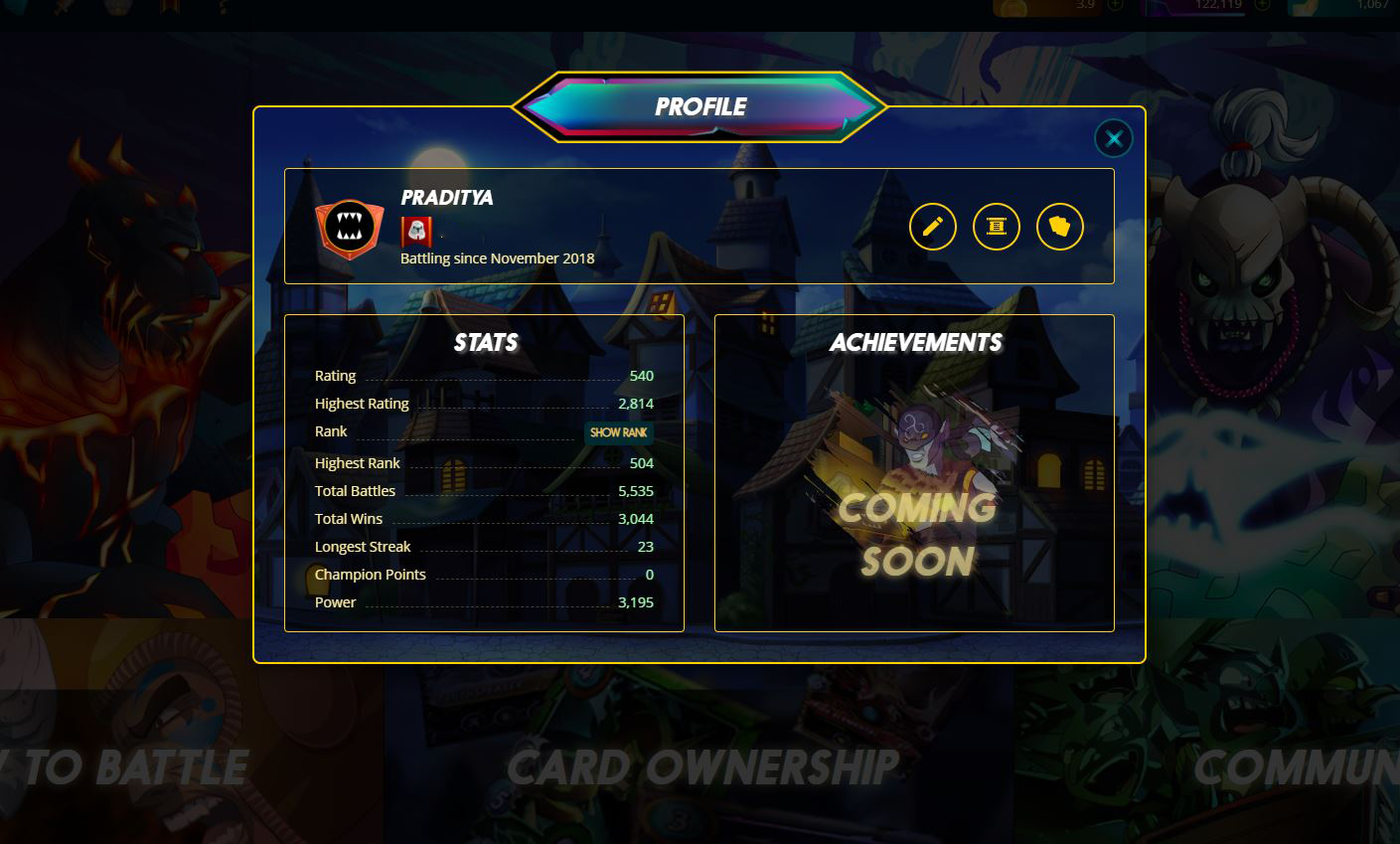Close the Profile dialog
The width and height of the screenshot is (1400, 844).
(1113, 138)
